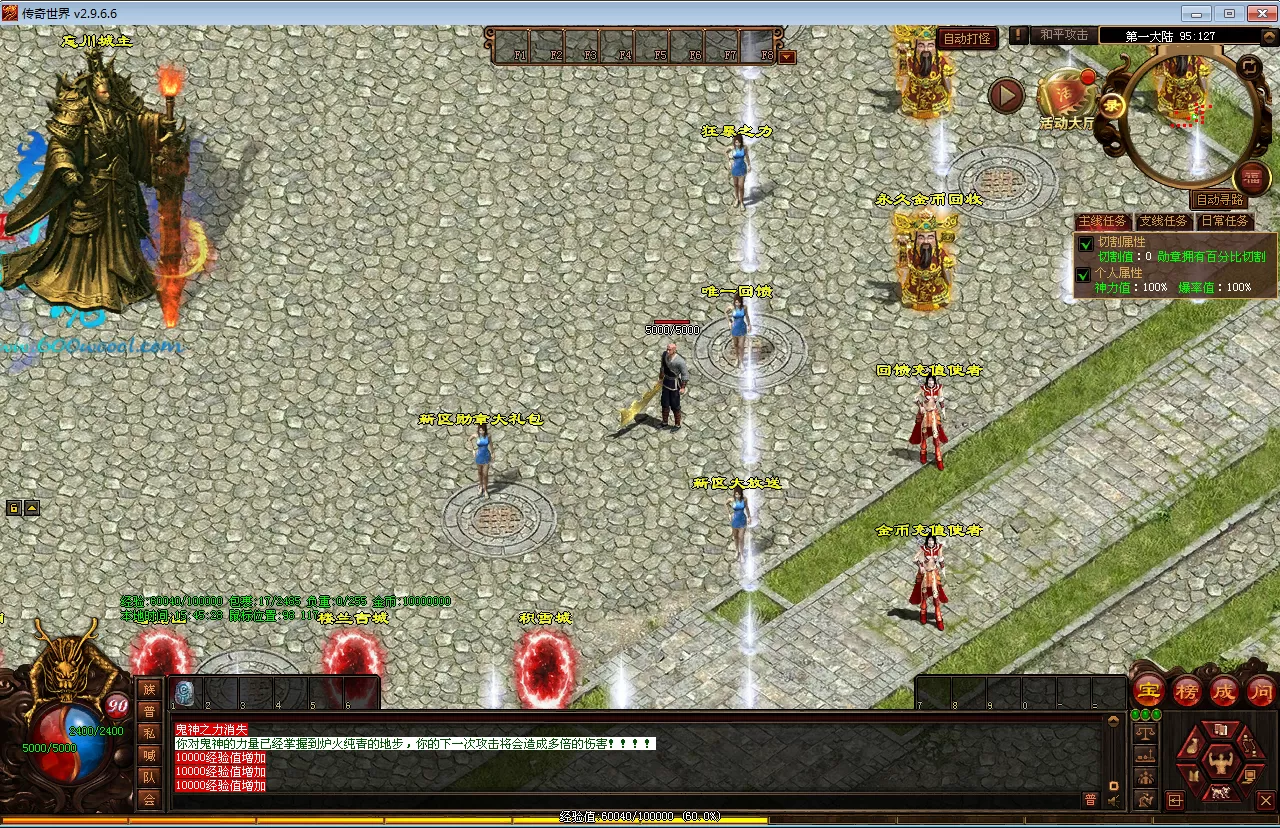The height and width of the screenshot is (828, 1280).
Task: Open the 榜 ranking button
Action: pyautogui.click(x=1186, y=690)
